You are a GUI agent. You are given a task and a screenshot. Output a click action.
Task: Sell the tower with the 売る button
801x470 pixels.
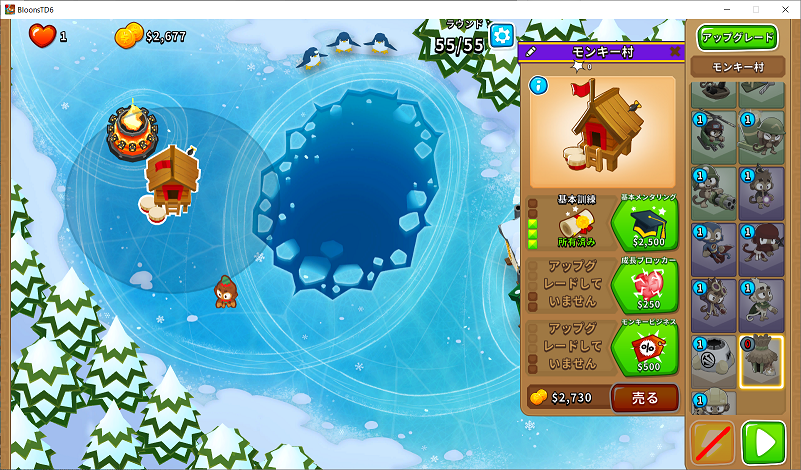[645, 398]
